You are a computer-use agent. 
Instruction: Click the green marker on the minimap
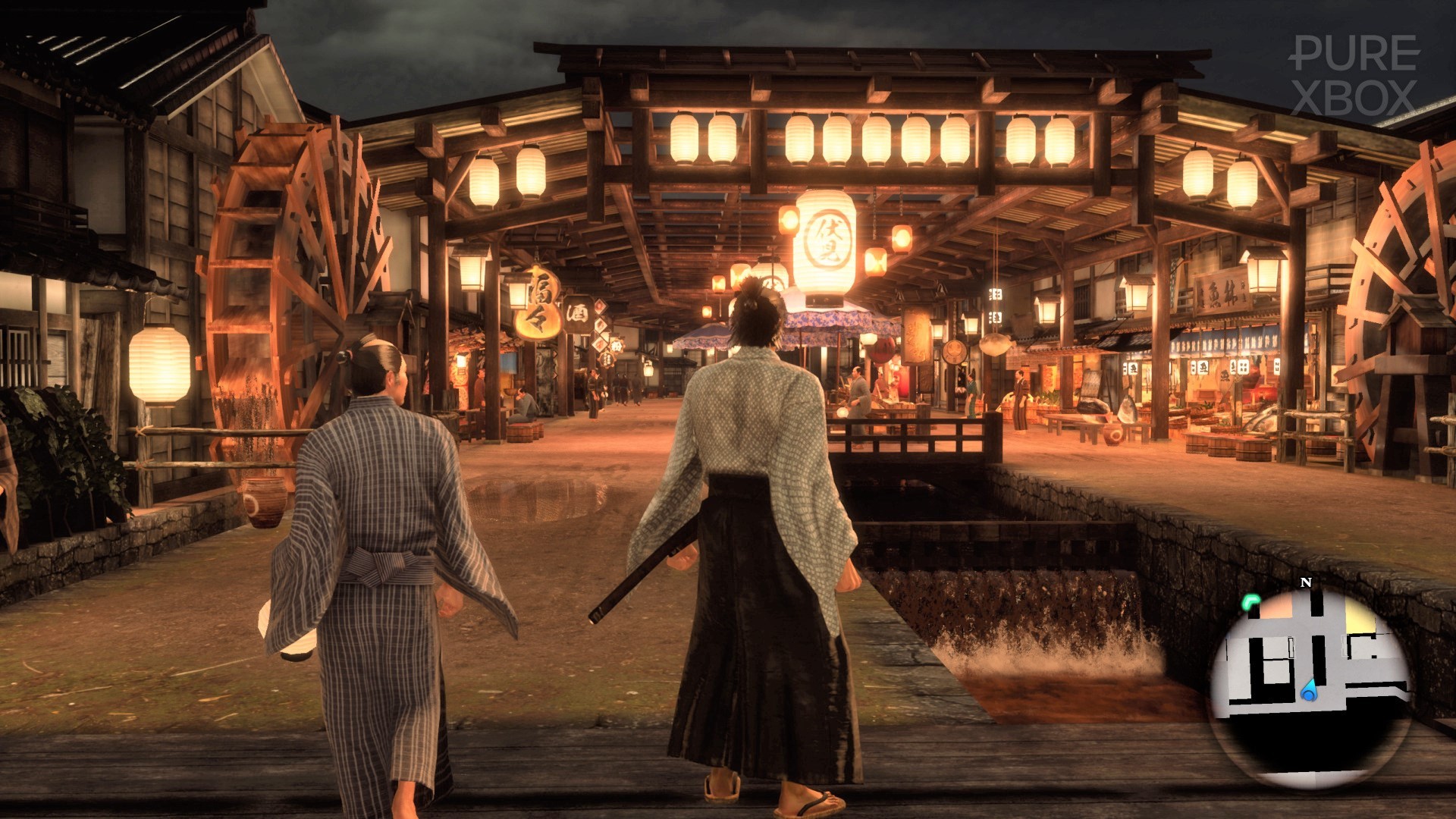tap(1250, 603)
